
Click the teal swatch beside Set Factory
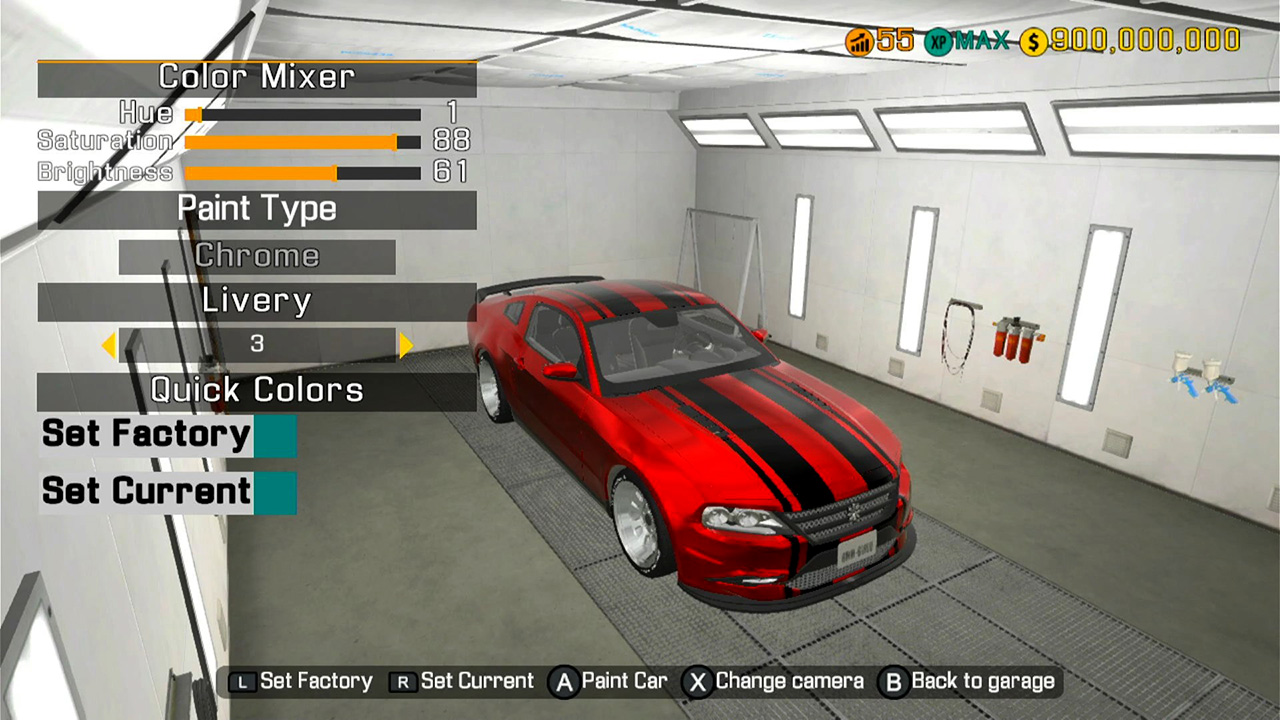[x=277, y=434]
